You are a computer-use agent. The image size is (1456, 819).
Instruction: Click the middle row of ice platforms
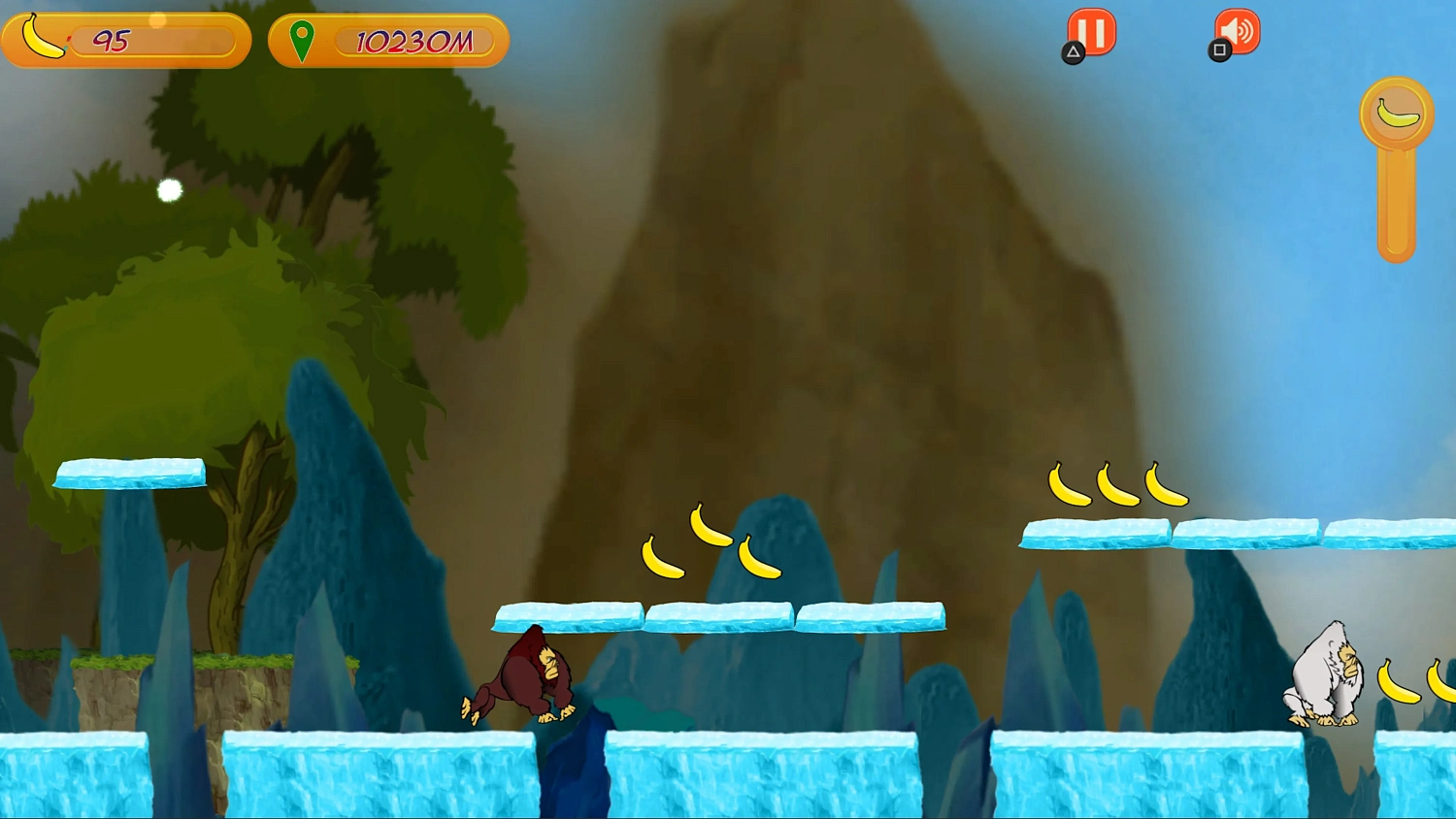(718, 618)
